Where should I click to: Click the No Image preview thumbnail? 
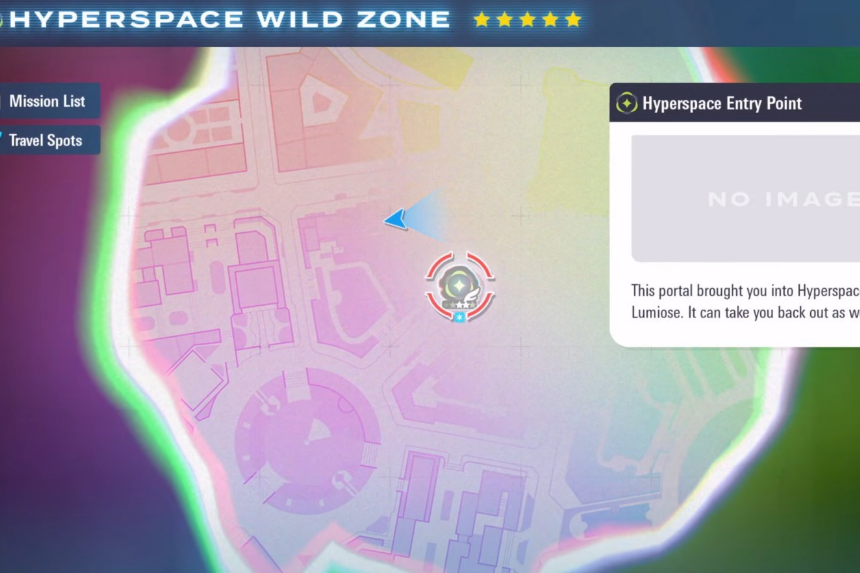[x=745, y=199]
